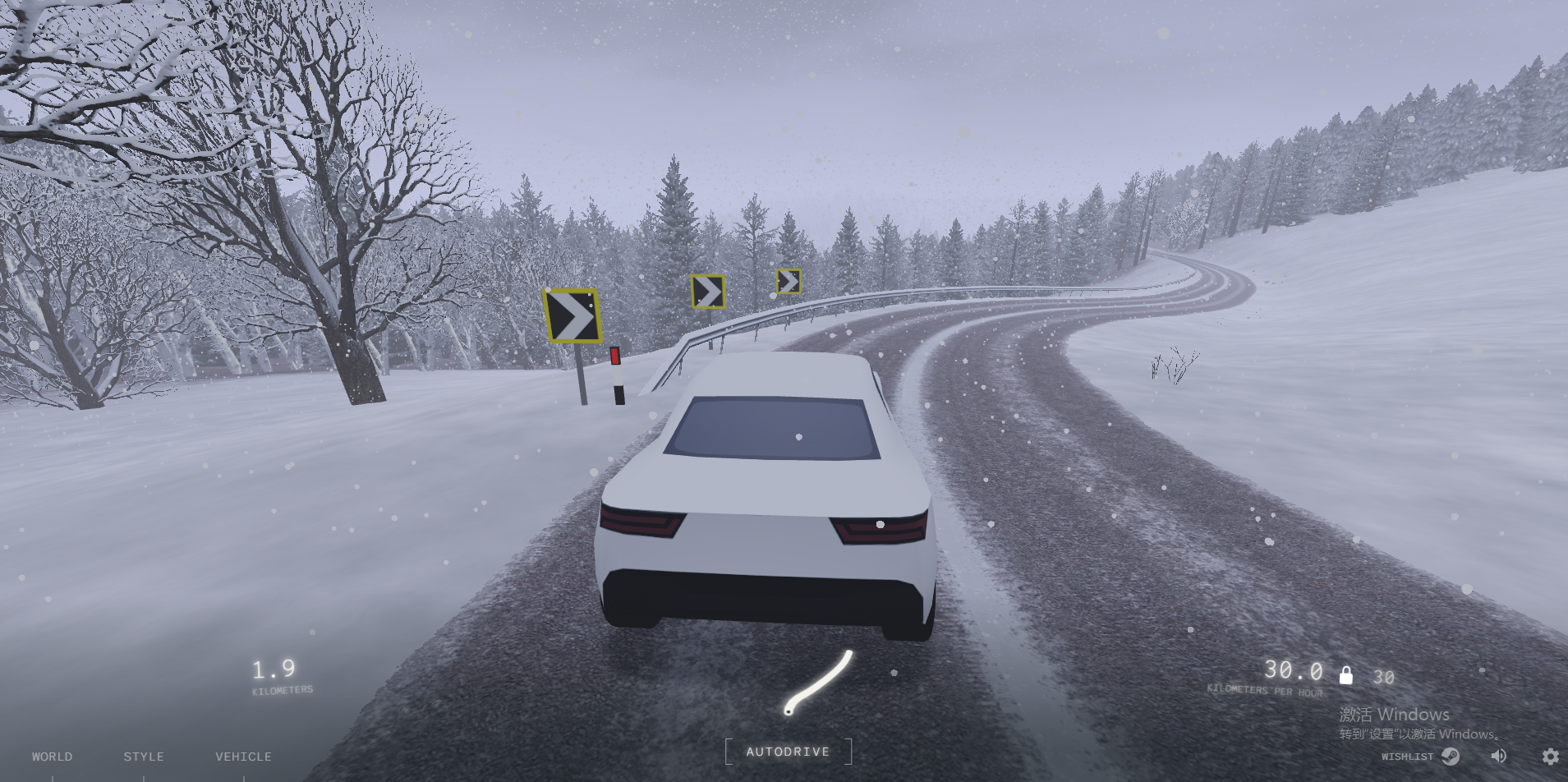This screenshot has height=782, width=1568.
Task: Open the VEHICLE menu
Action: (243, 756)
